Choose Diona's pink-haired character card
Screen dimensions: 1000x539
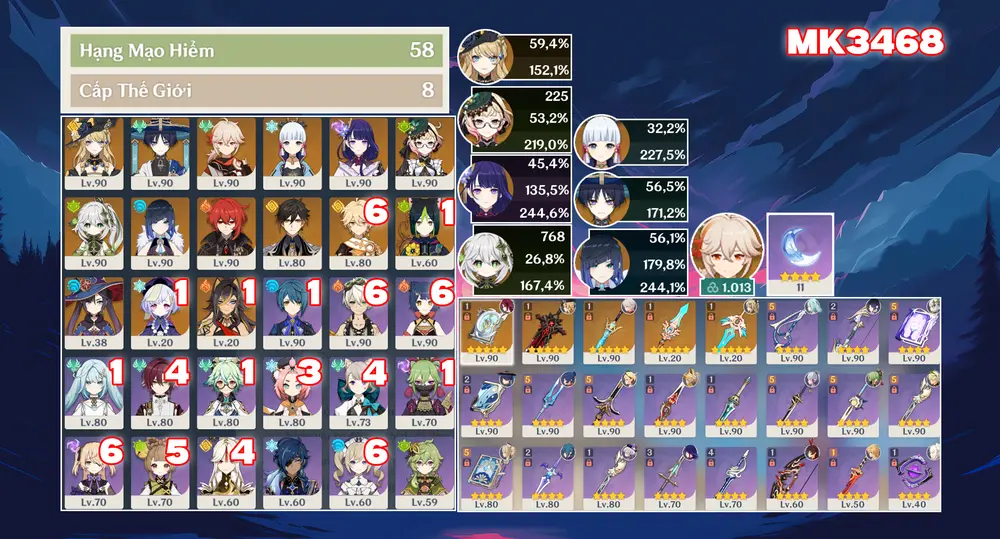[292, 386]
